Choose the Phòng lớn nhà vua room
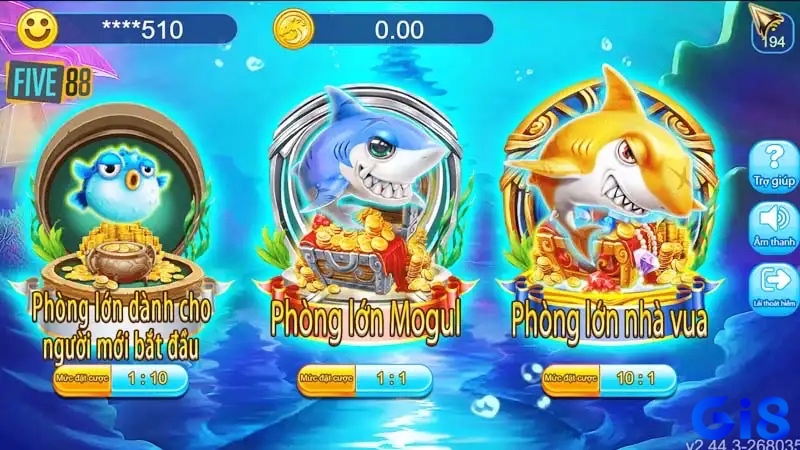 pos(610,210)
